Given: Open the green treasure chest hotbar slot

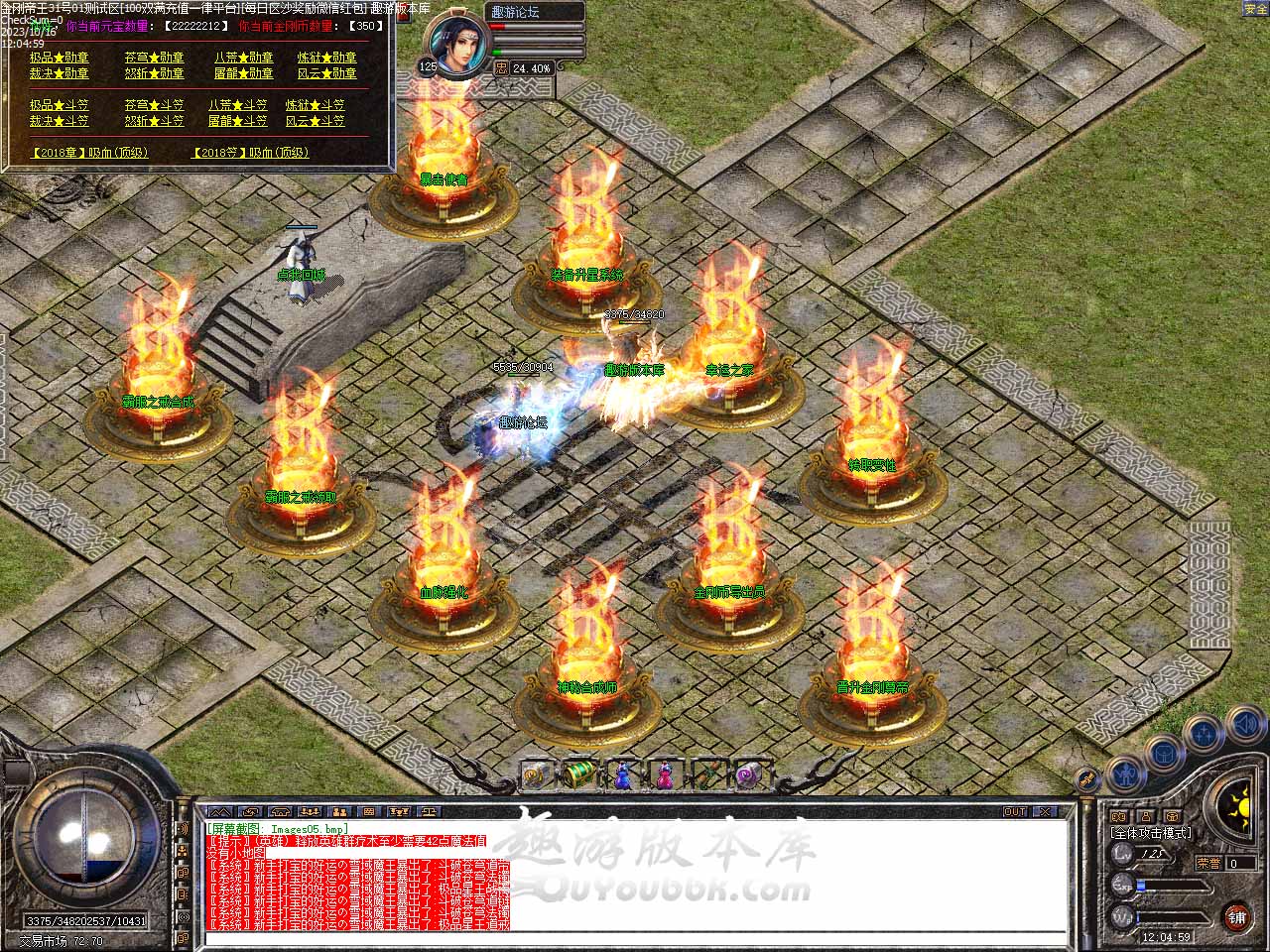Looking at the screenshot, I should pyautogui.click(x=578, y=773).
